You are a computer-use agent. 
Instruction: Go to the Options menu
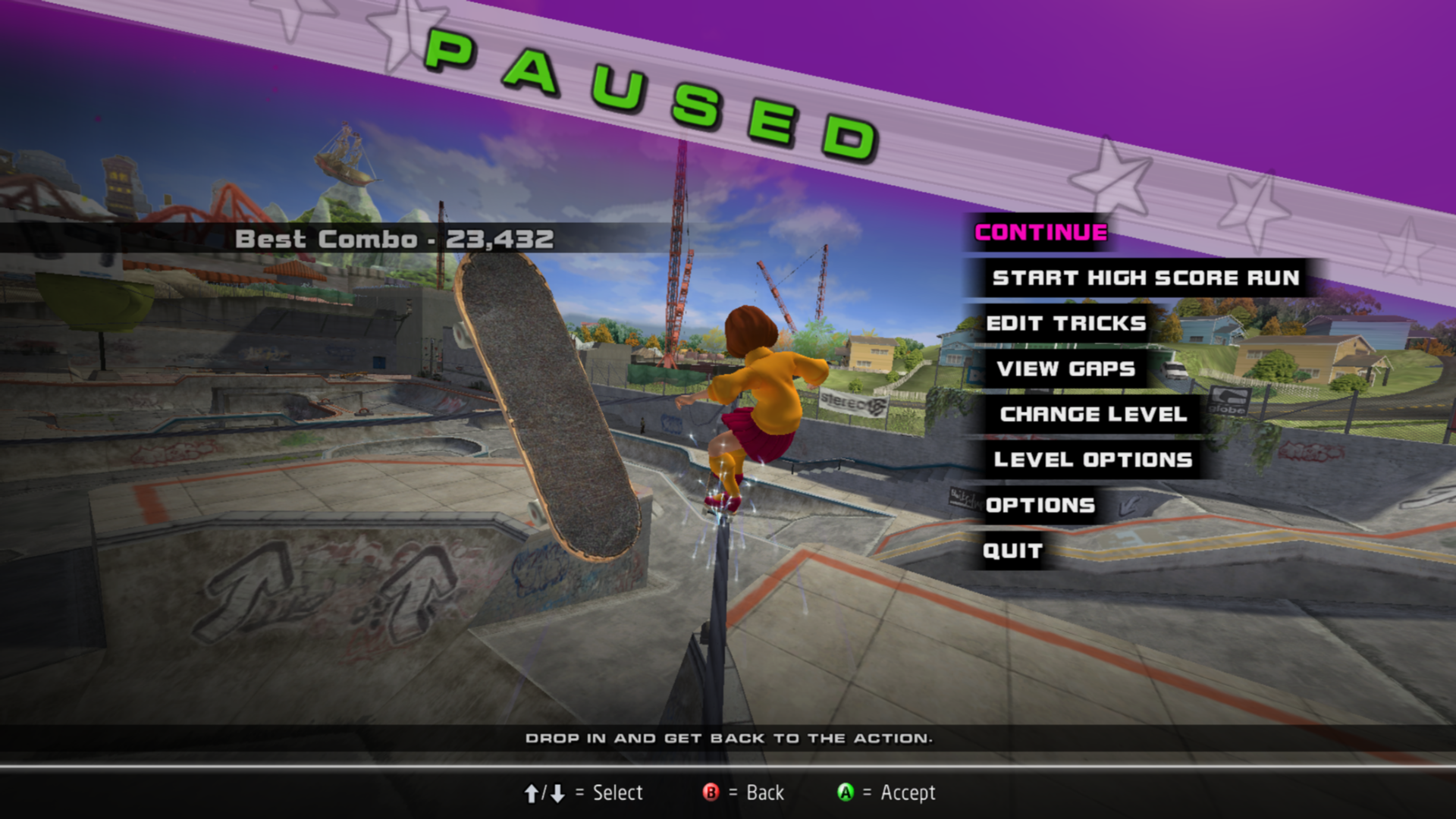coord(1040,506)
